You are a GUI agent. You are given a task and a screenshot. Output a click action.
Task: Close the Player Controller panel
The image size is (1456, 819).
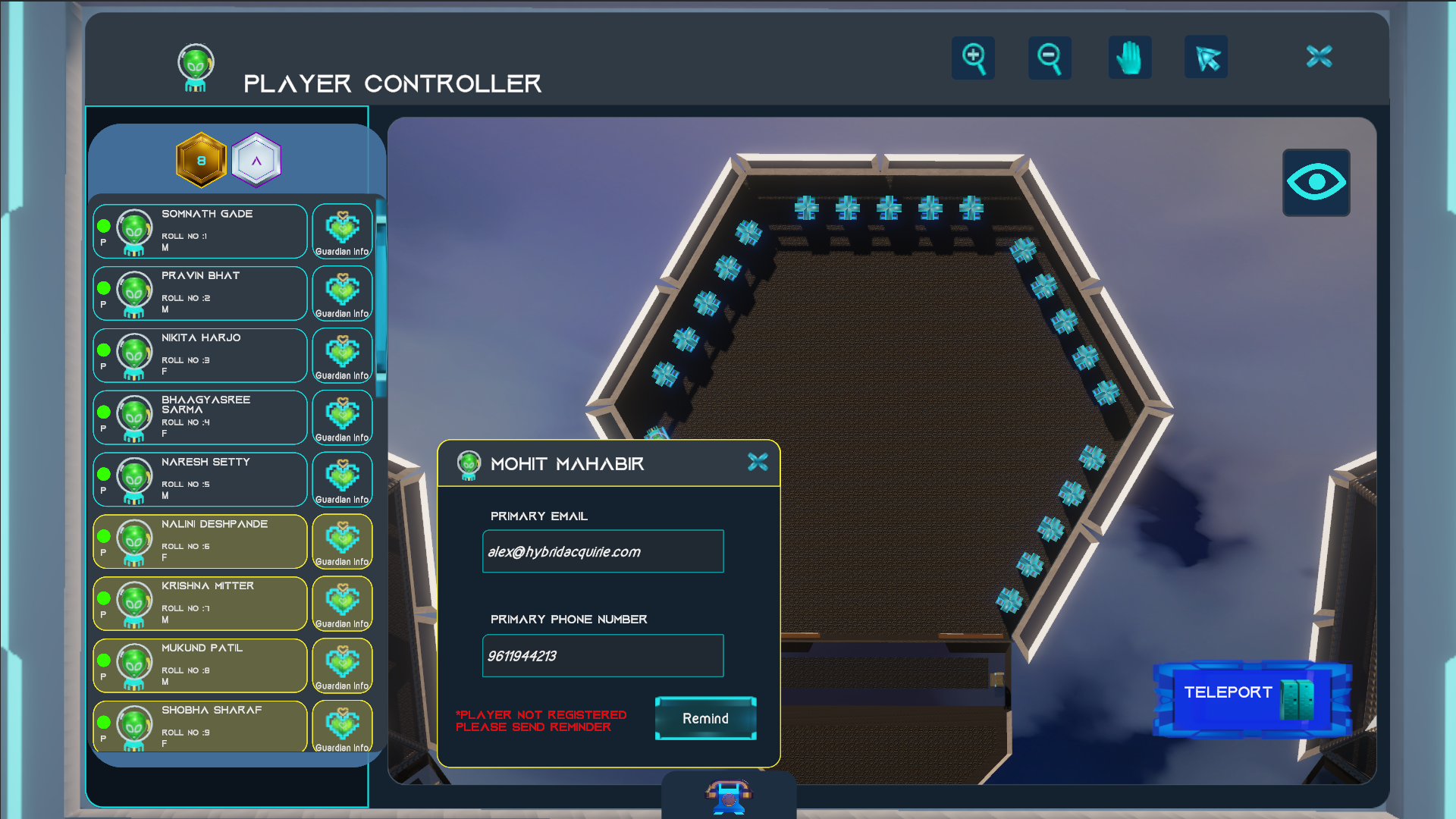click(x=1319, y=56)
